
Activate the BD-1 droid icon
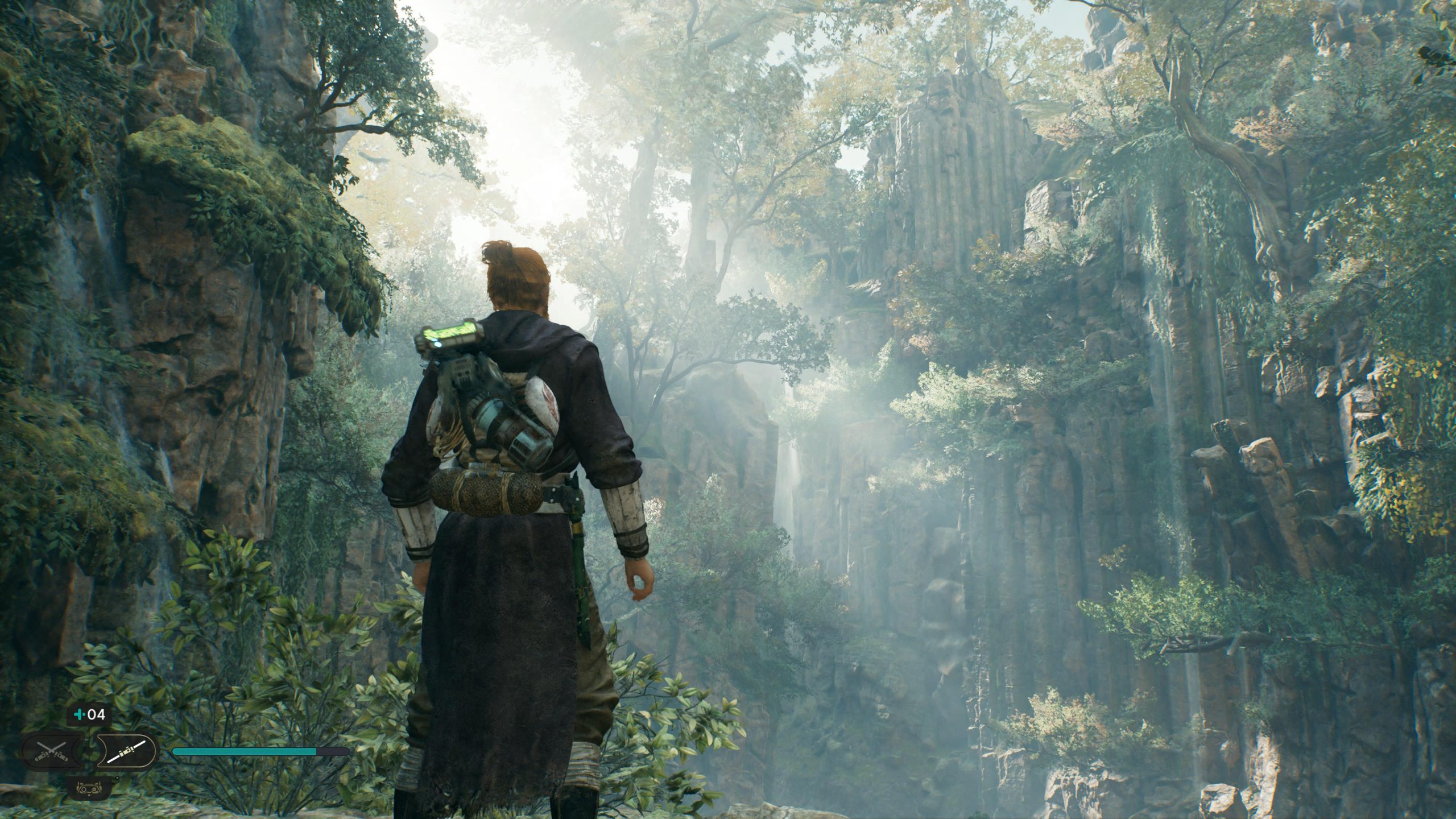tap(88, 788)
